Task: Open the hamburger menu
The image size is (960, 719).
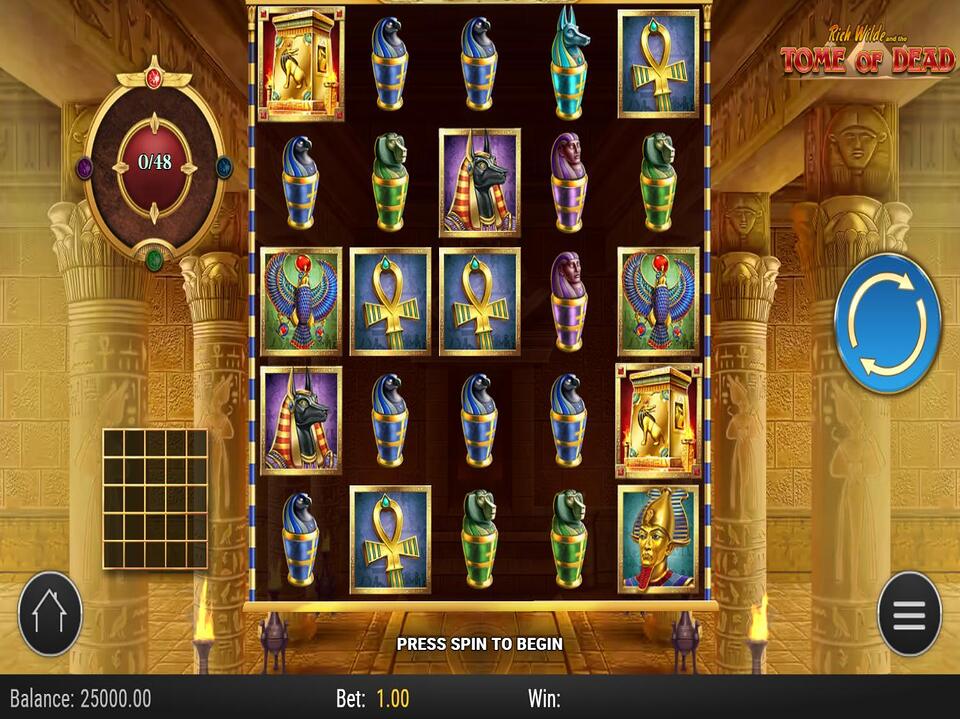Action: (x=909, y=614)
